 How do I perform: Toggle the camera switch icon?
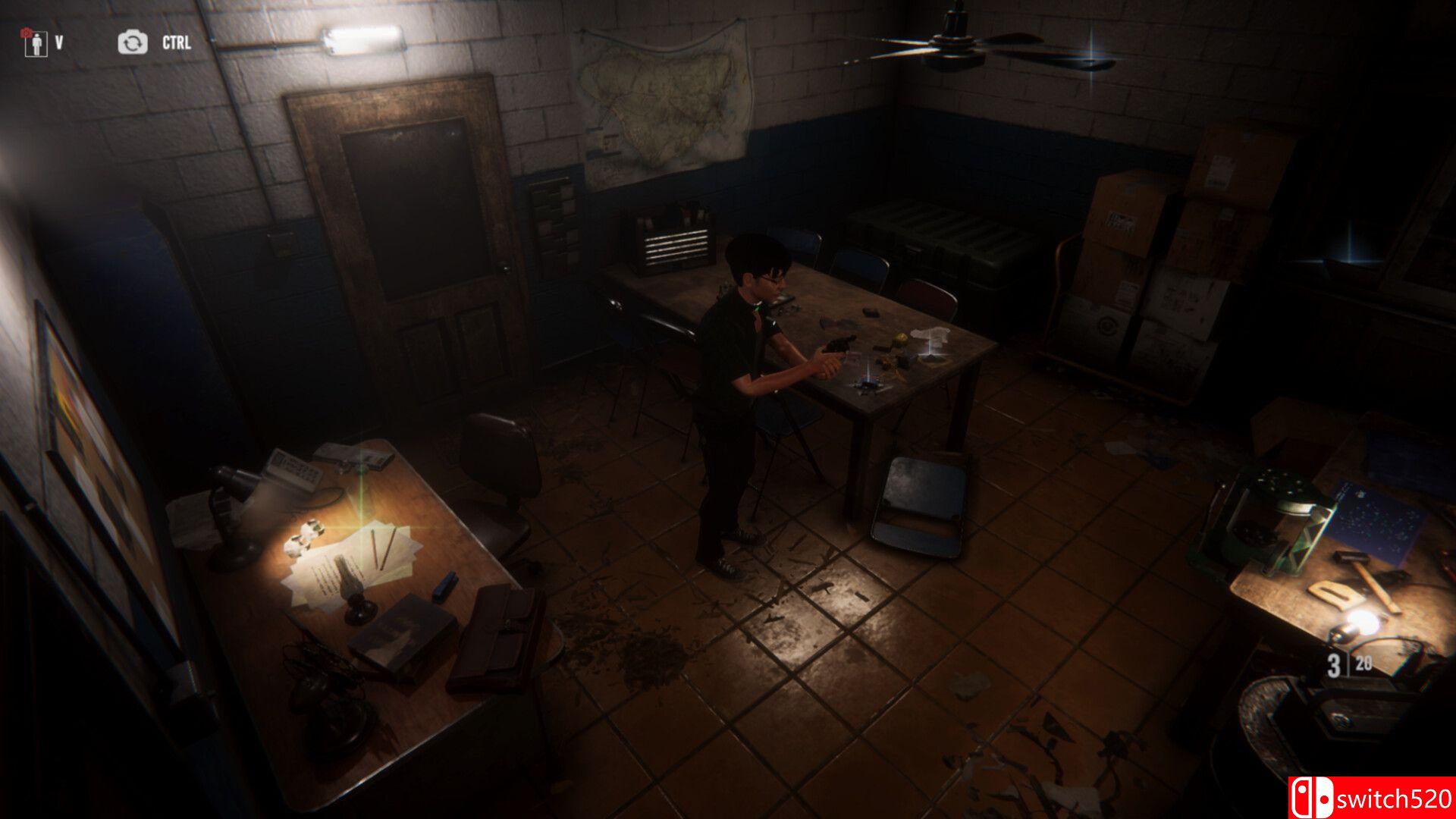(x=133, y=42)
